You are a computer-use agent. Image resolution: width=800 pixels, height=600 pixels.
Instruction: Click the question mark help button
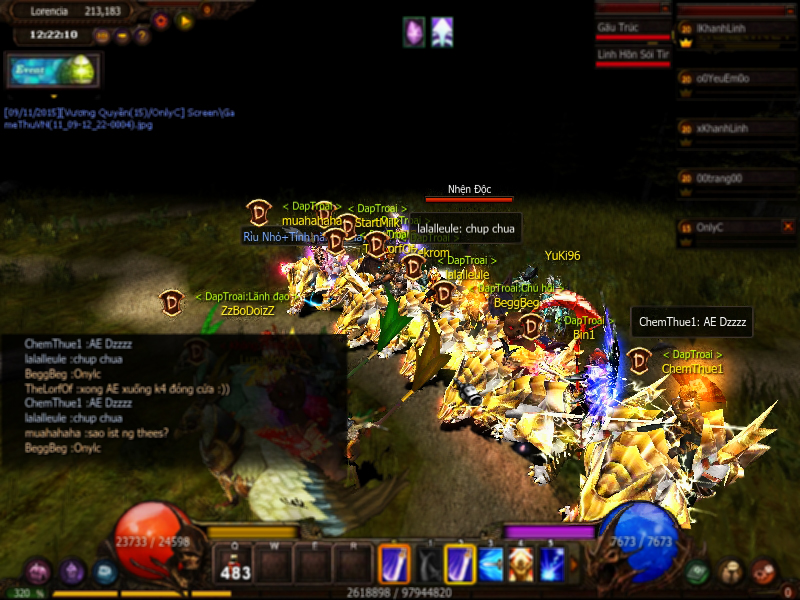[142, 36]
